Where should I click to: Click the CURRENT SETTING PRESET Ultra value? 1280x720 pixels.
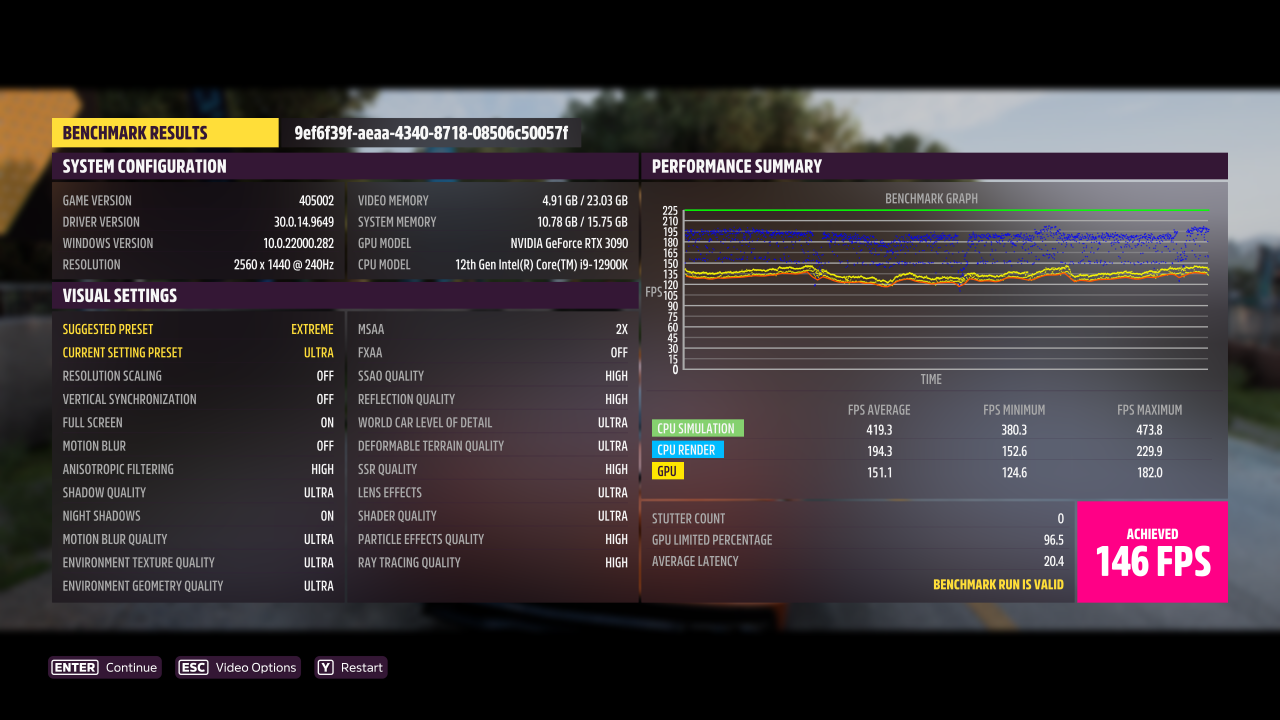pyautogui.click(x=320, y=352)
